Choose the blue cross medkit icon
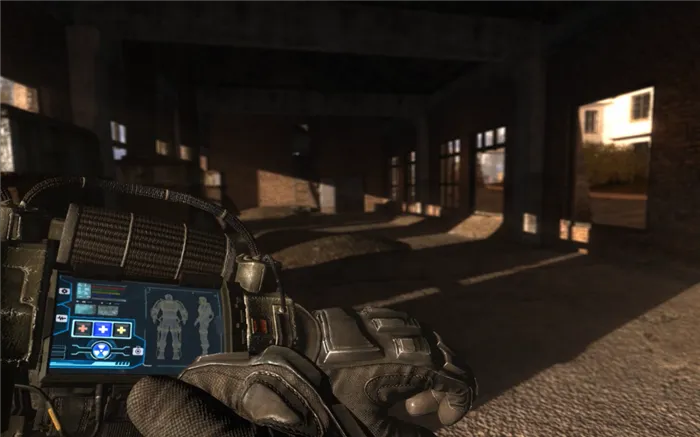Viewport: 700px width, 437px height. (101, 328)
